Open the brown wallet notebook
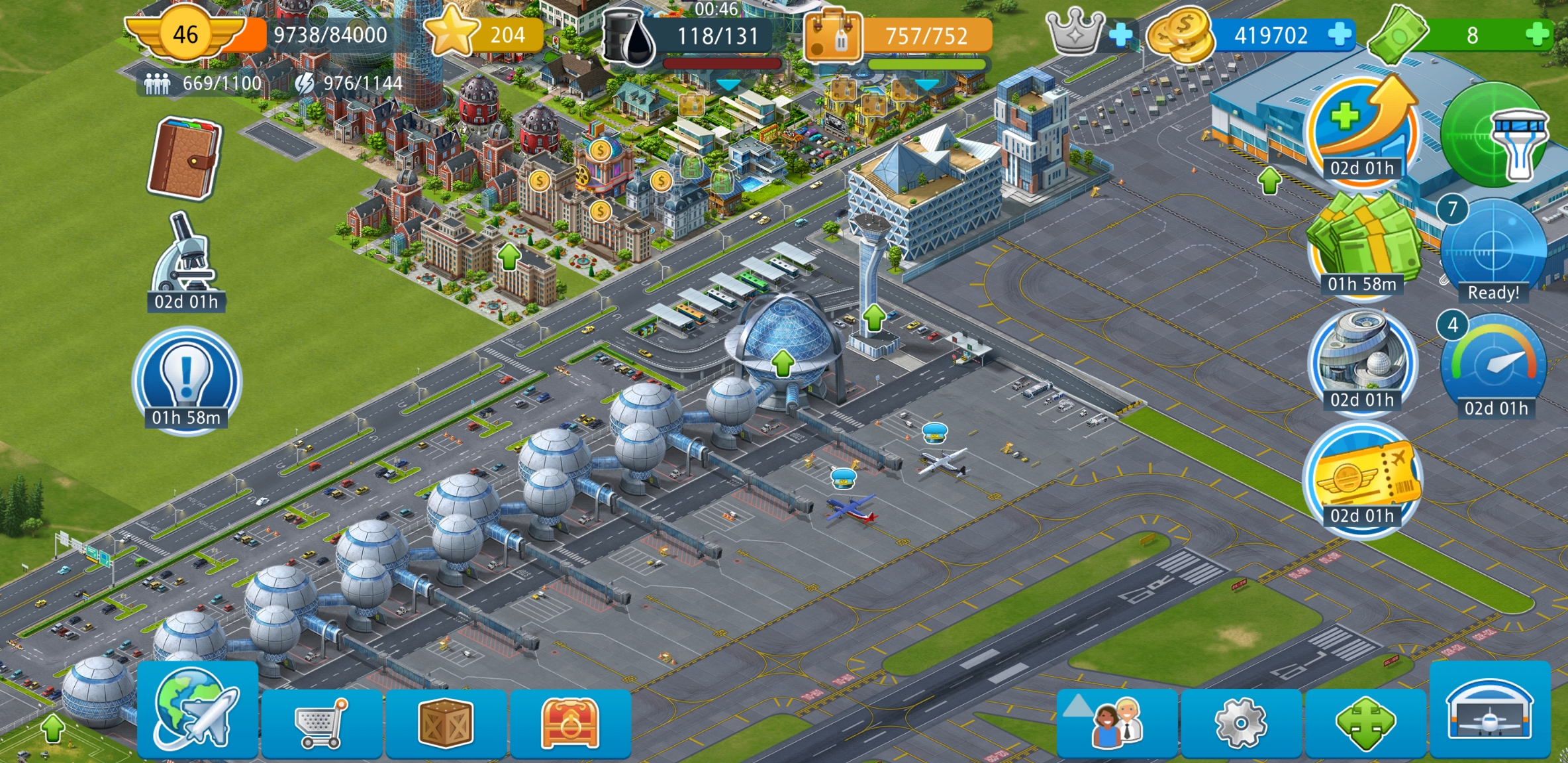The width and height of the screenshot is (1568, 763). [185, 159]
